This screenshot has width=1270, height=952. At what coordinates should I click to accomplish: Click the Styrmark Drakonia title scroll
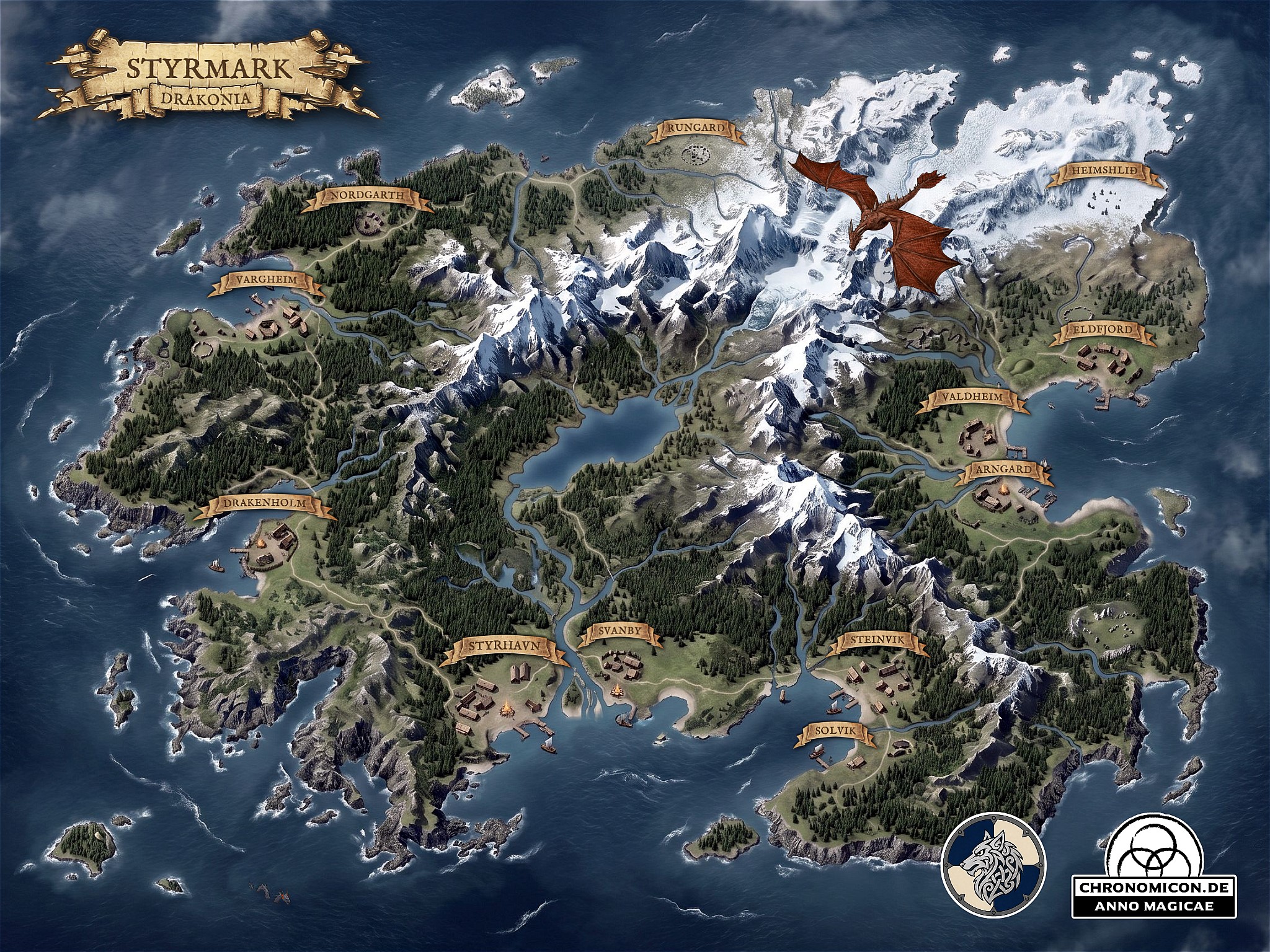210,78
